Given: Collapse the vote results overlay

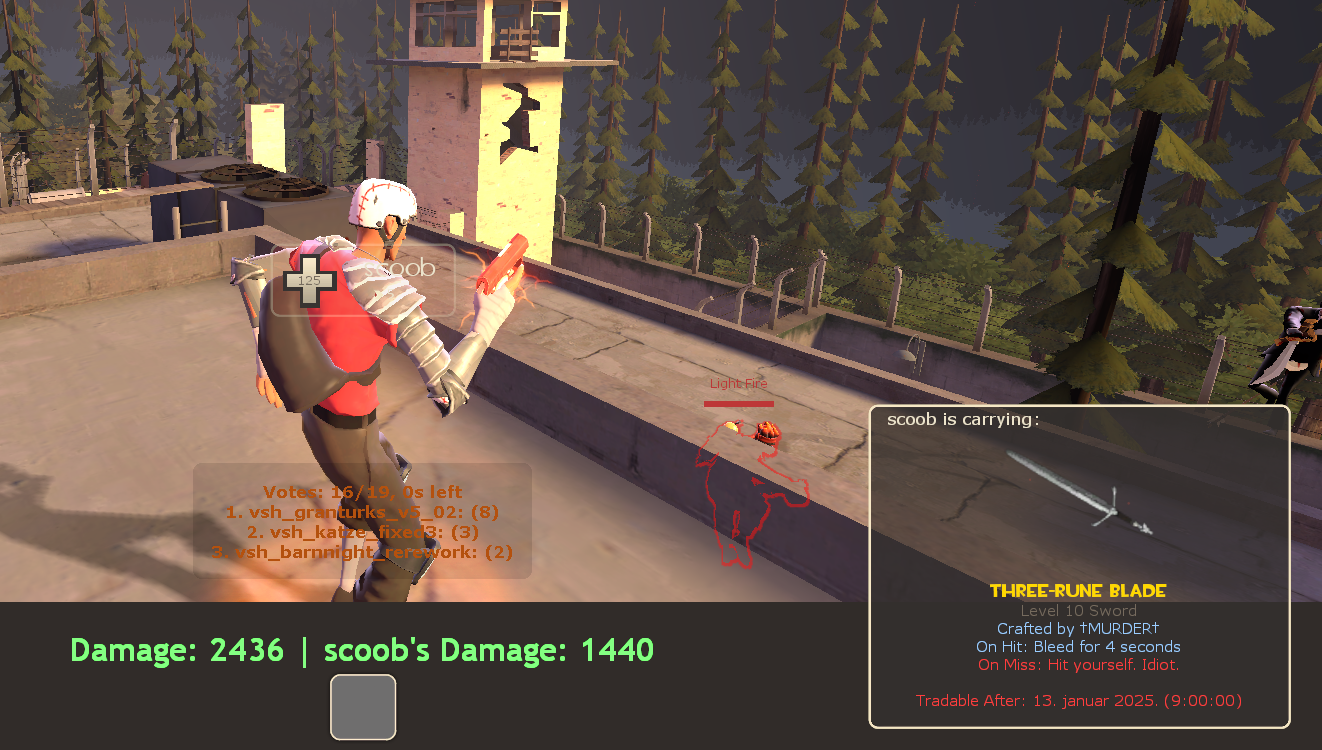Looking at the screenshot, I should (363, 521).
